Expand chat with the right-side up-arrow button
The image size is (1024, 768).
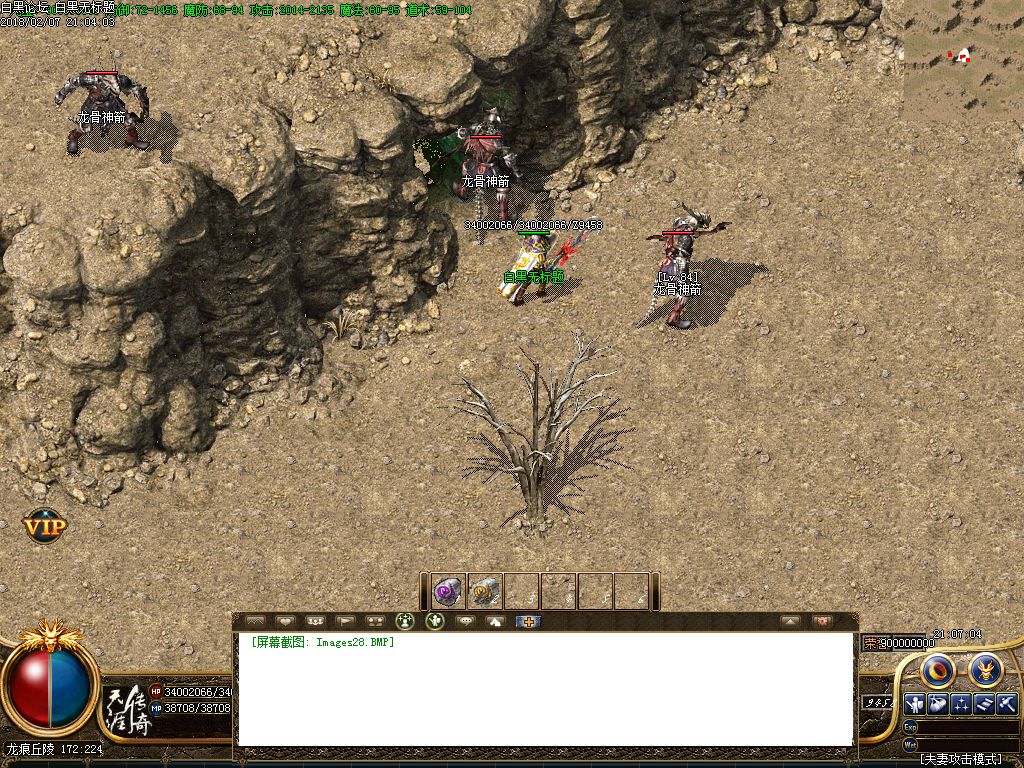(791, 621)
